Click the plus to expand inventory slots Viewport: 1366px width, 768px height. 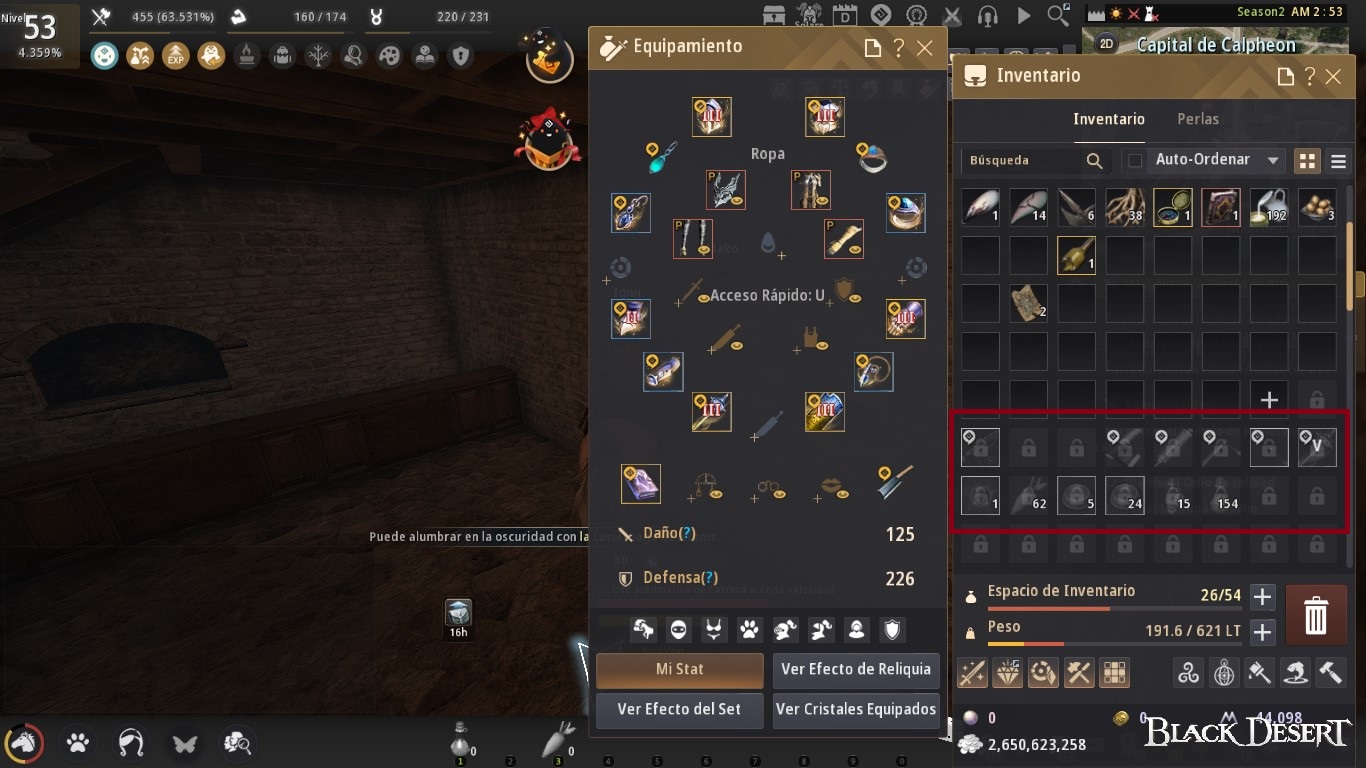[x=1262, y=596]
